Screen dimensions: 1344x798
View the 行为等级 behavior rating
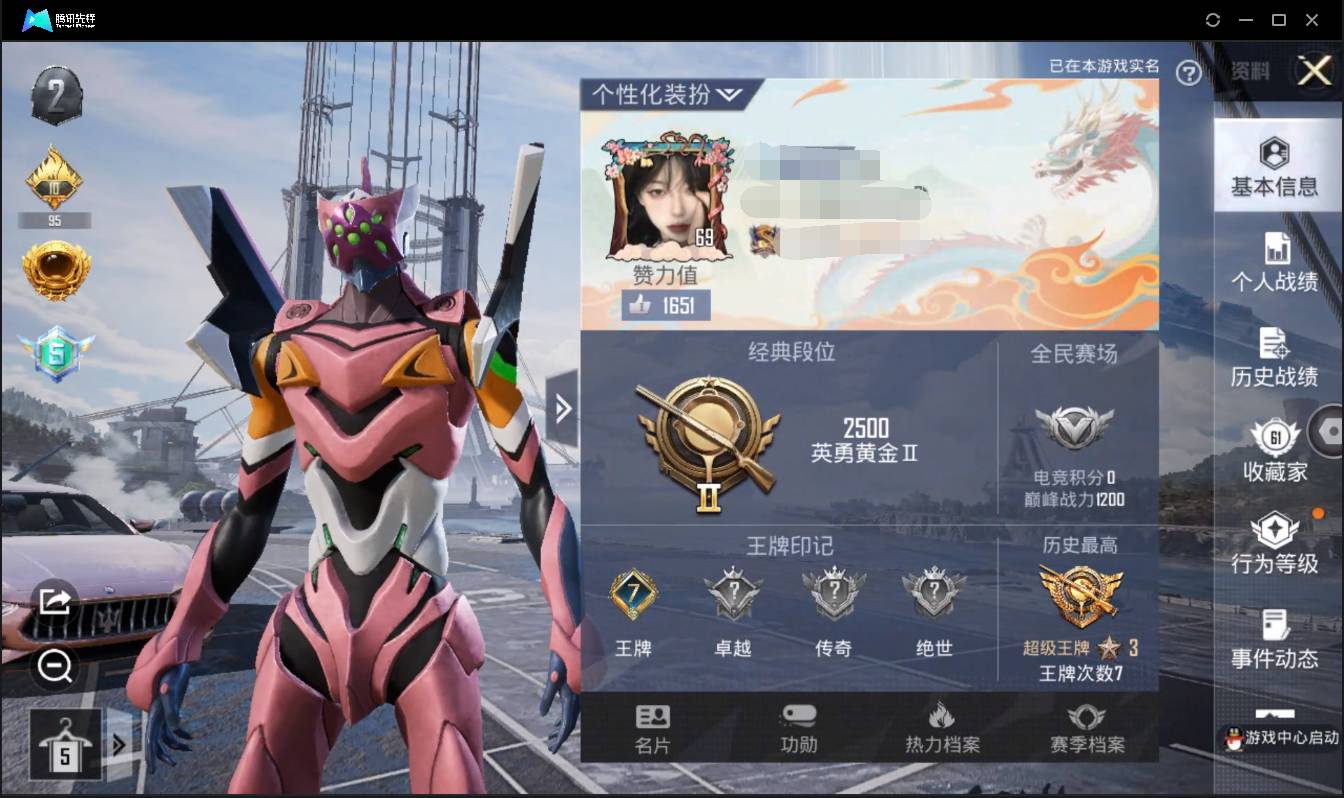(x=1276, y=543)
